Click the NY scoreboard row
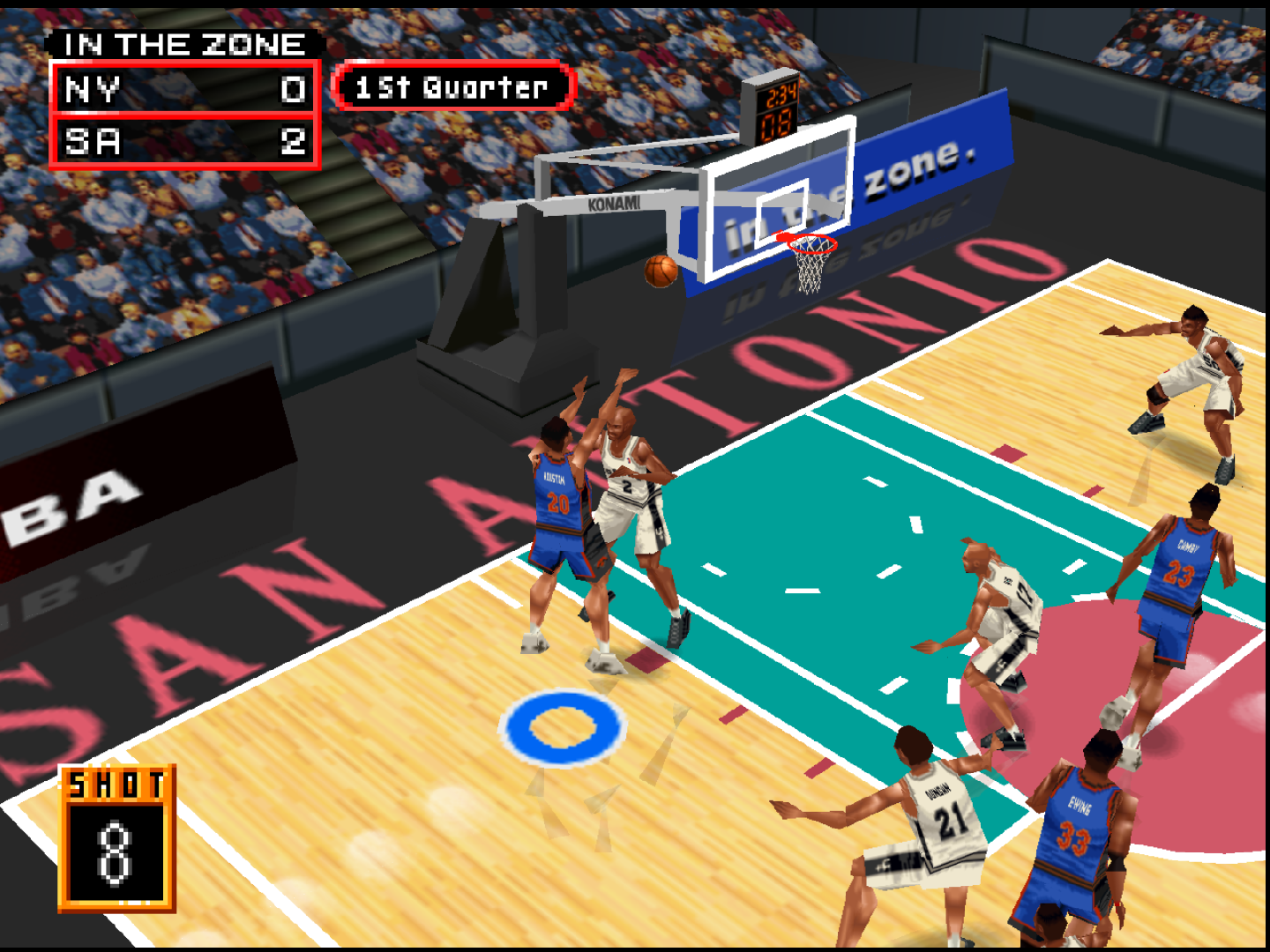The width and height of the screenshot is (1270, 952). pyautogui.click(x=185, y=88)
